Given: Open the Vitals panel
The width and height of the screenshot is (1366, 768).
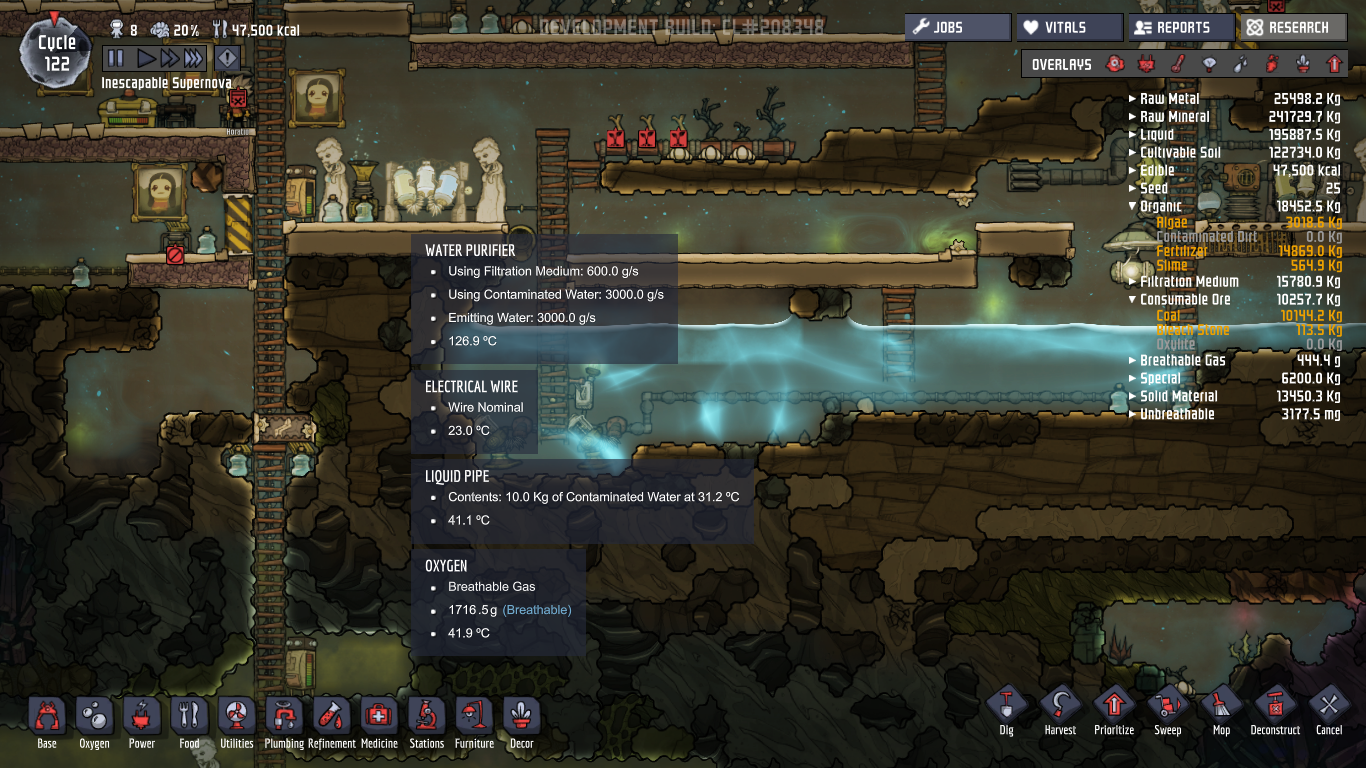Looking at the screenshot, I should (1069, 27).
